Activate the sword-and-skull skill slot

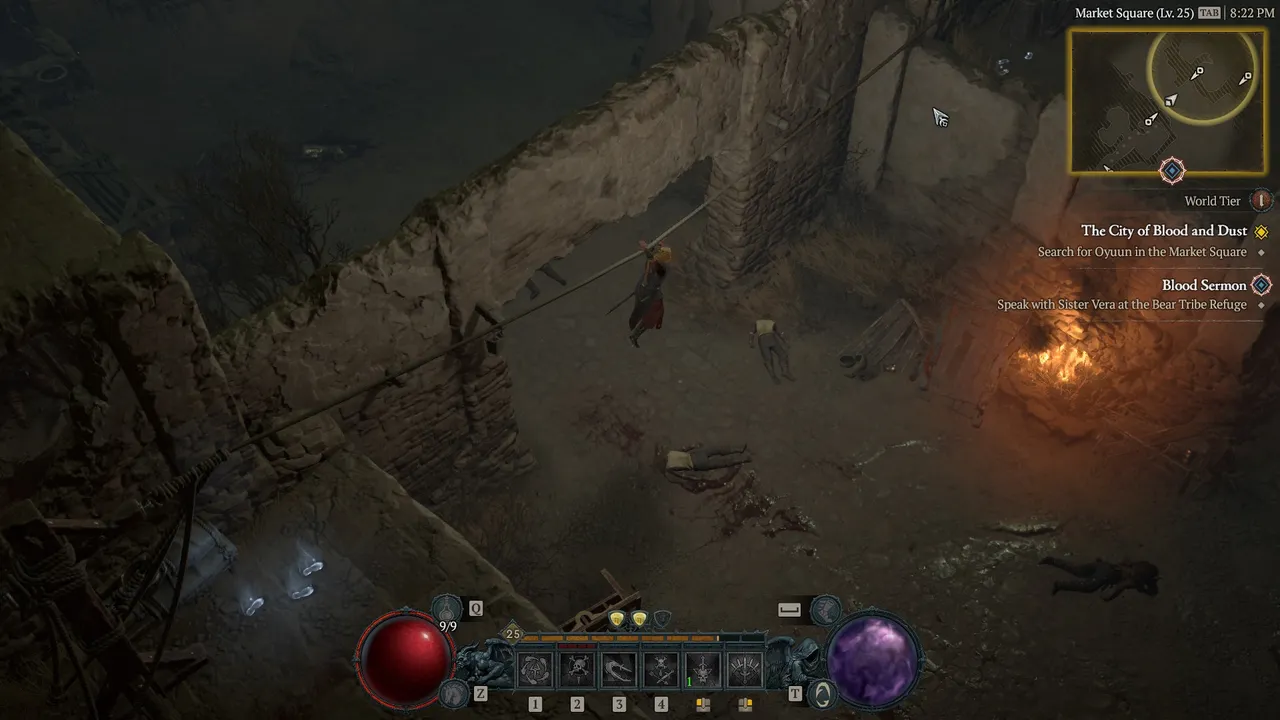coord(703,669)
